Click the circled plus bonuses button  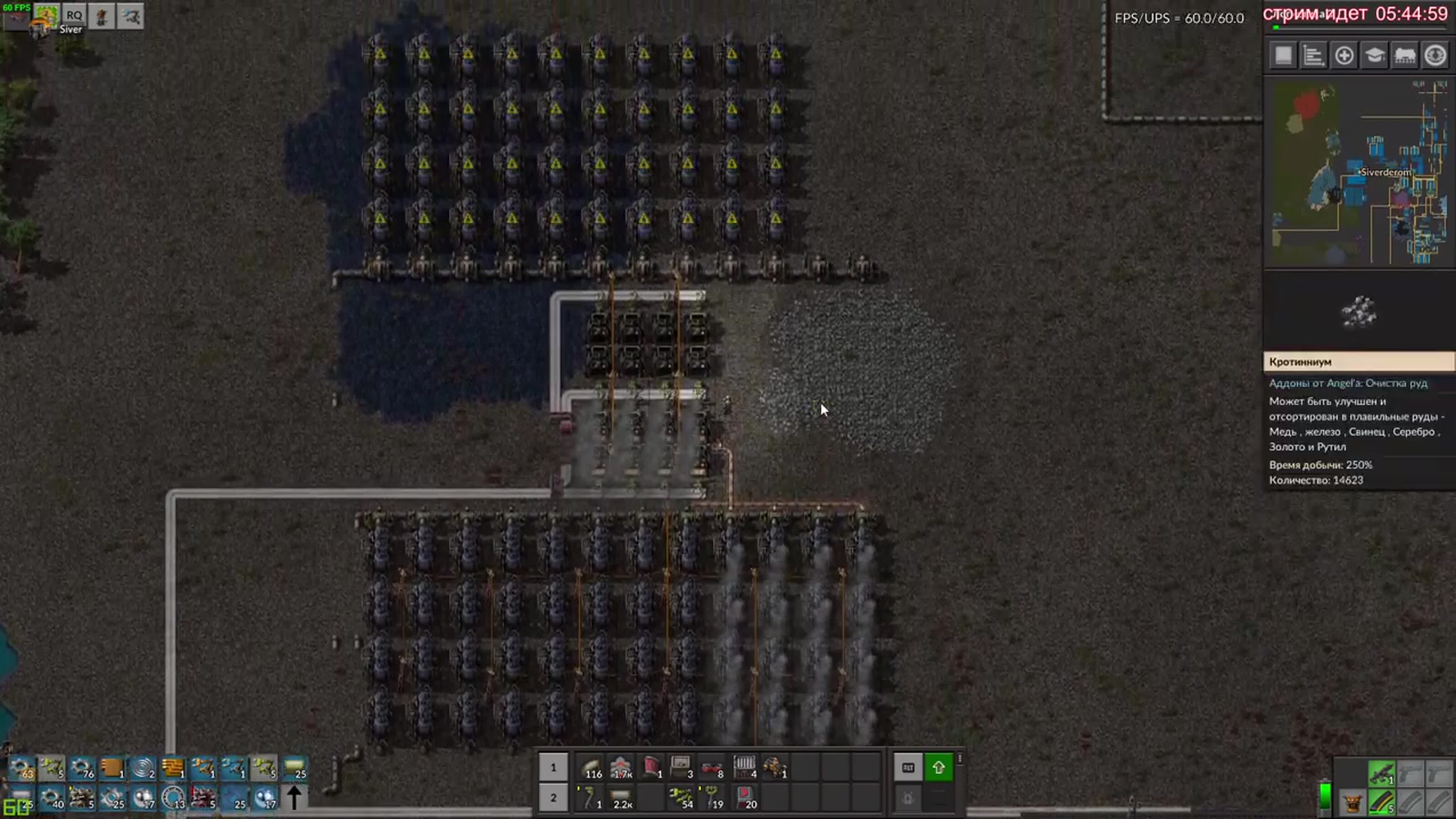click(1344, 55)
